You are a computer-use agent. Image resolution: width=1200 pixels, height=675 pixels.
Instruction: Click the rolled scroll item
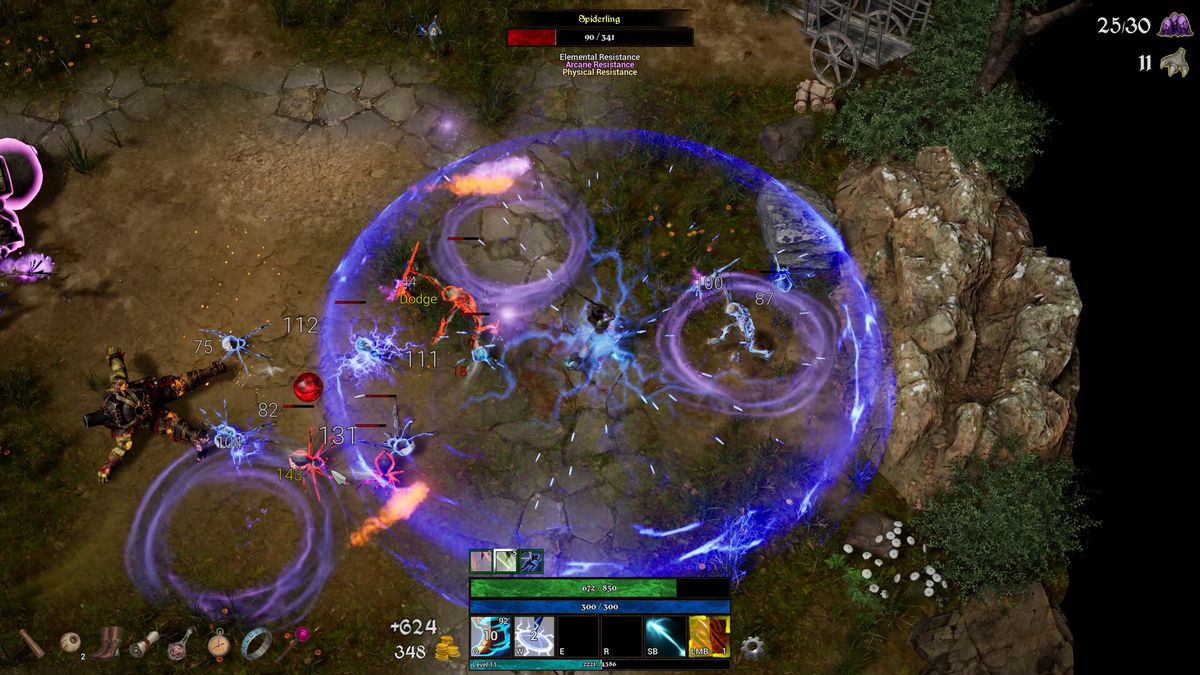[x=145, y=643]
